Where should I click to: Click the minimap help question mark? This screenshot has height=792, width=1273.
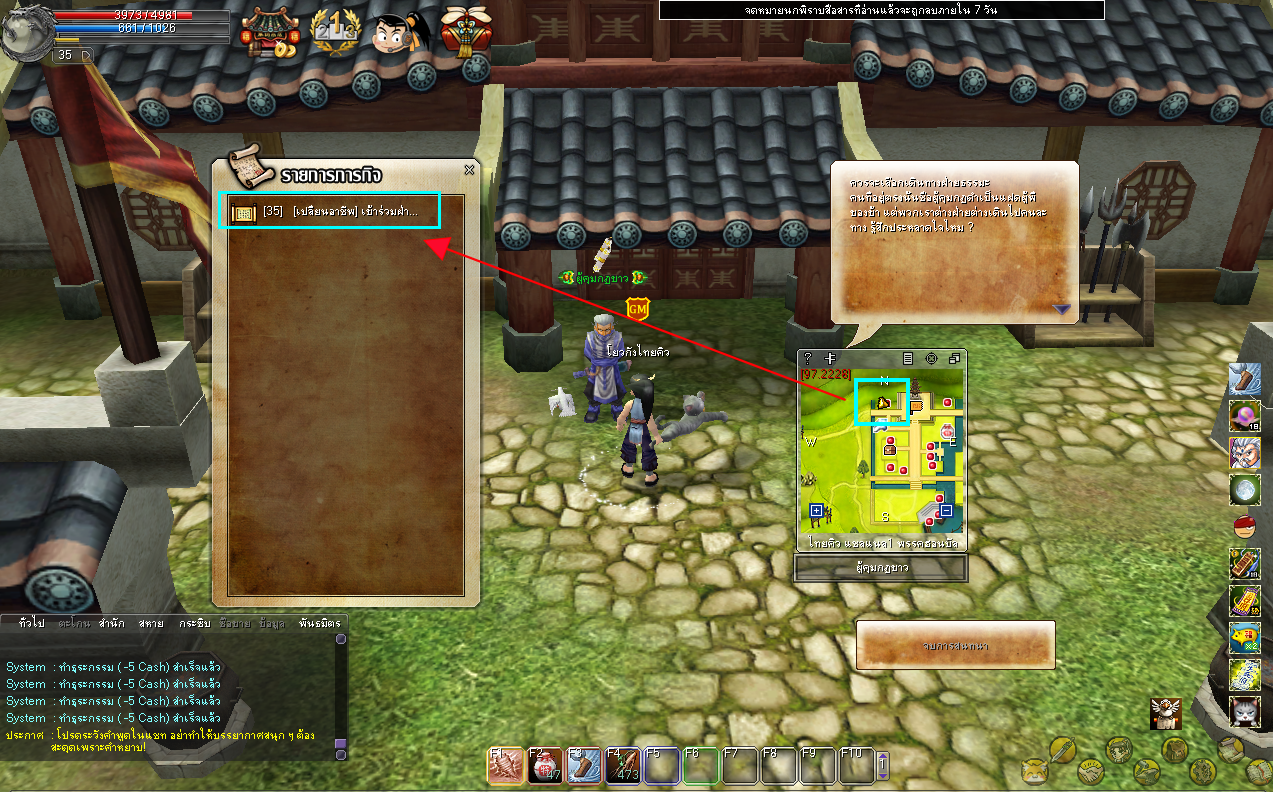point(808,358)
